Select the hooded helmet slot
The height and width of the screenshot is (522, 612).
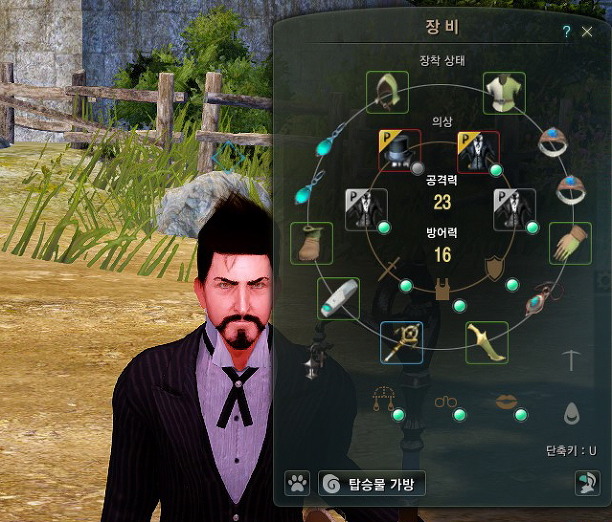(x=387, y=92)
